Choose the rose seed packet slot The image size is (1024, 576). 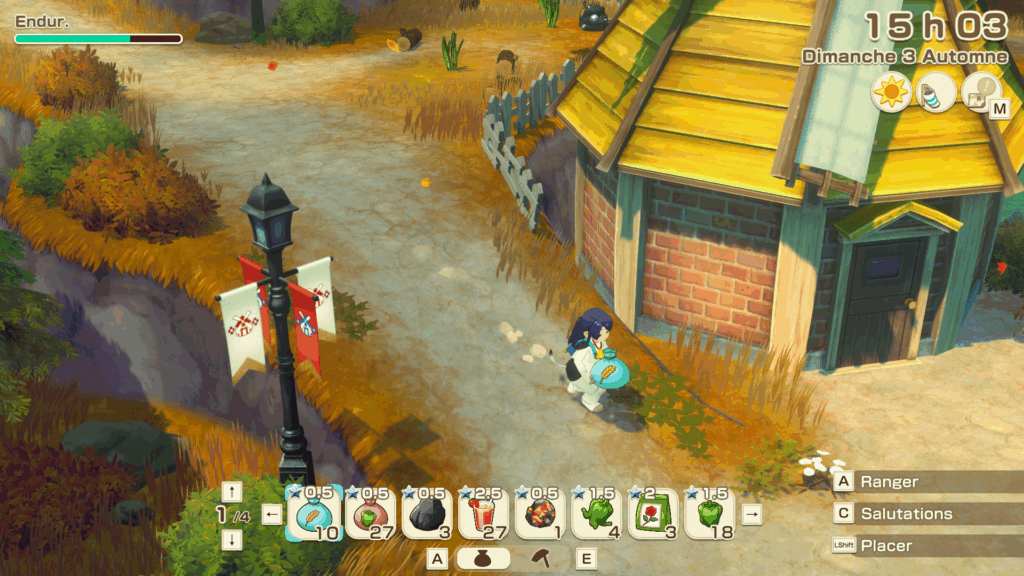654,514
